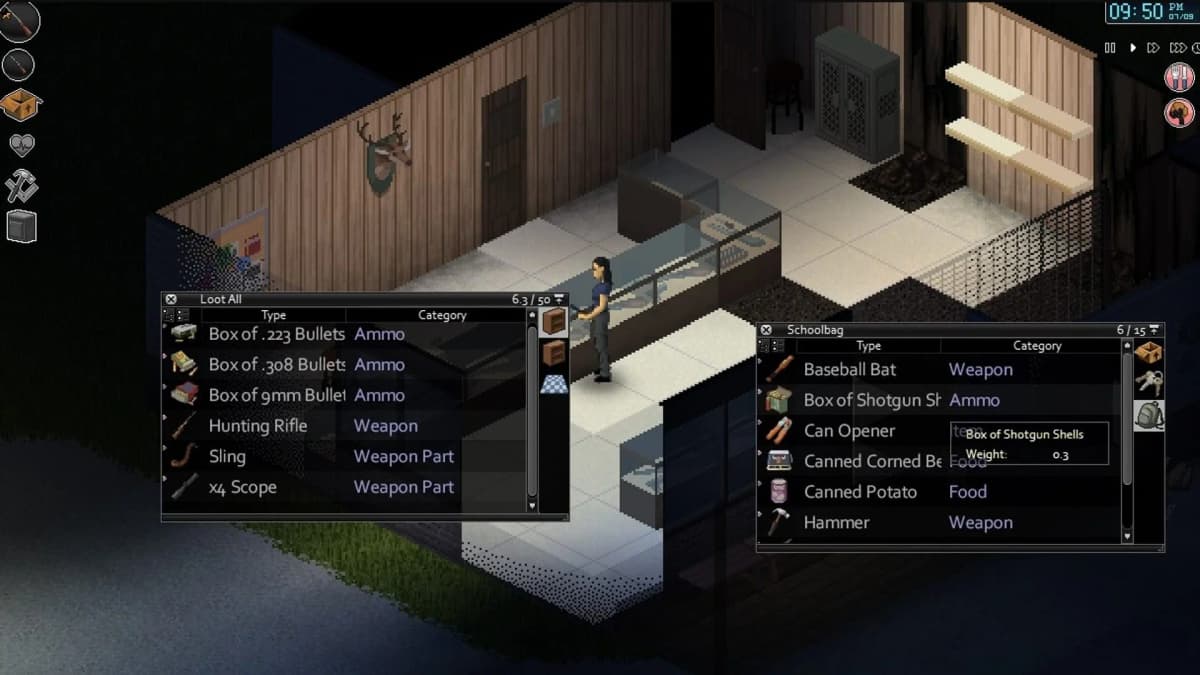Switch to the key ring container
The height and width of the screenshot is (675, 1200).
tap(1149, 384)
